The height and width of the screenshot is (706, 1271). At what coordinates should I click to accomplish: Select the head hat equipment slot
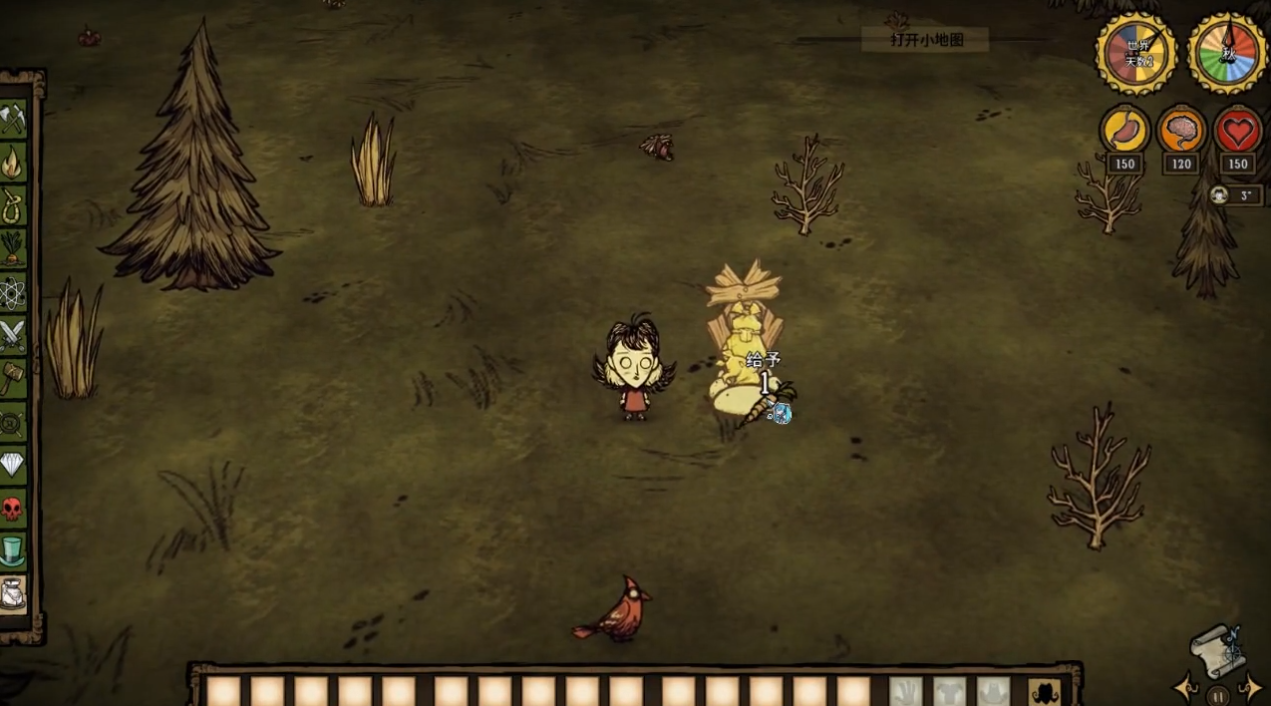point(993,691)
